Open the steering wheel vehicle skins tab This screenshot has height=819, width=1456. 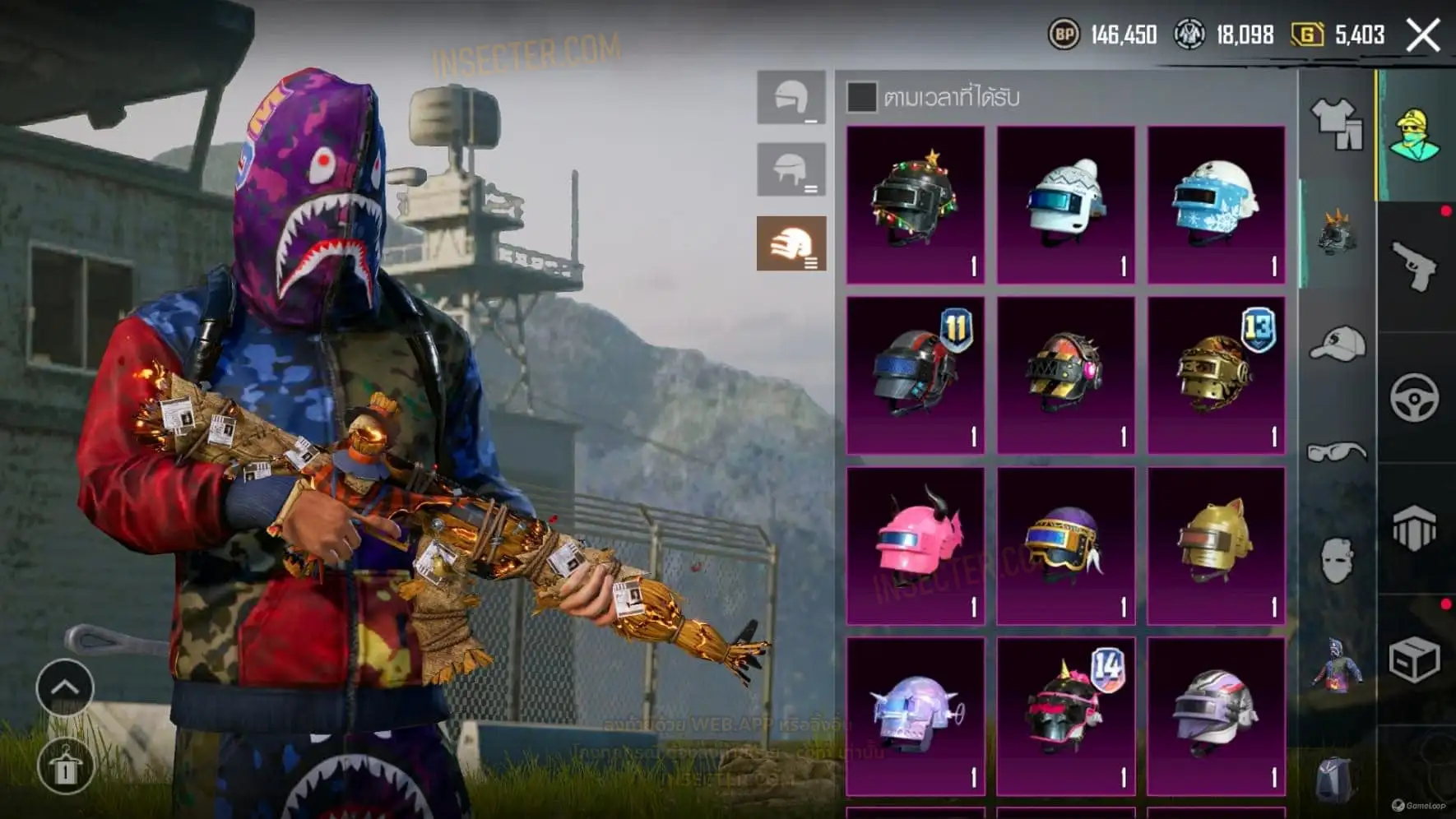point(1415,398)
